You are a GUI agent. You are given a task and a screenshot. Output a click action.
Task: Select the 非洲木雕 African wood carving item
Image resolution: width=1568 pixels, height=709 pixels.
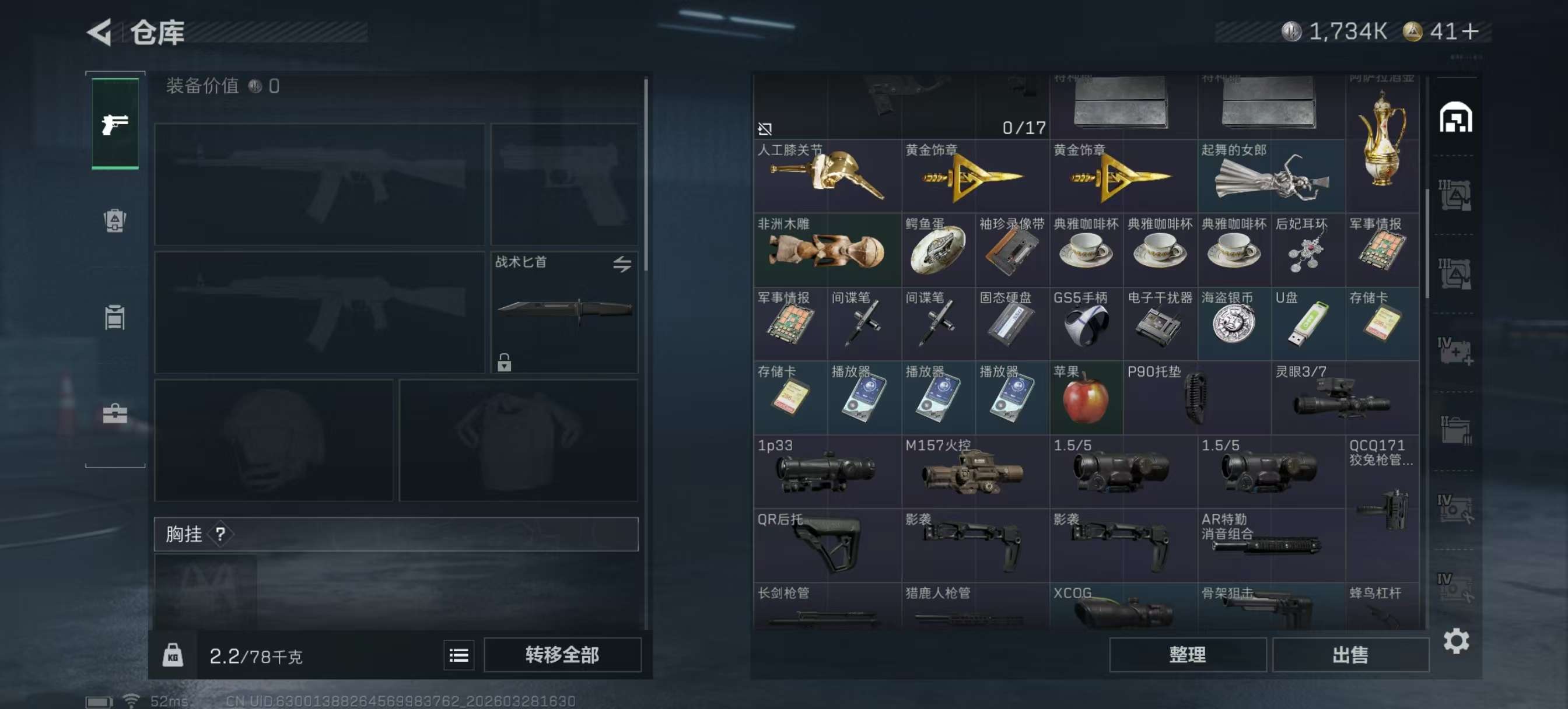click(827, 250)
